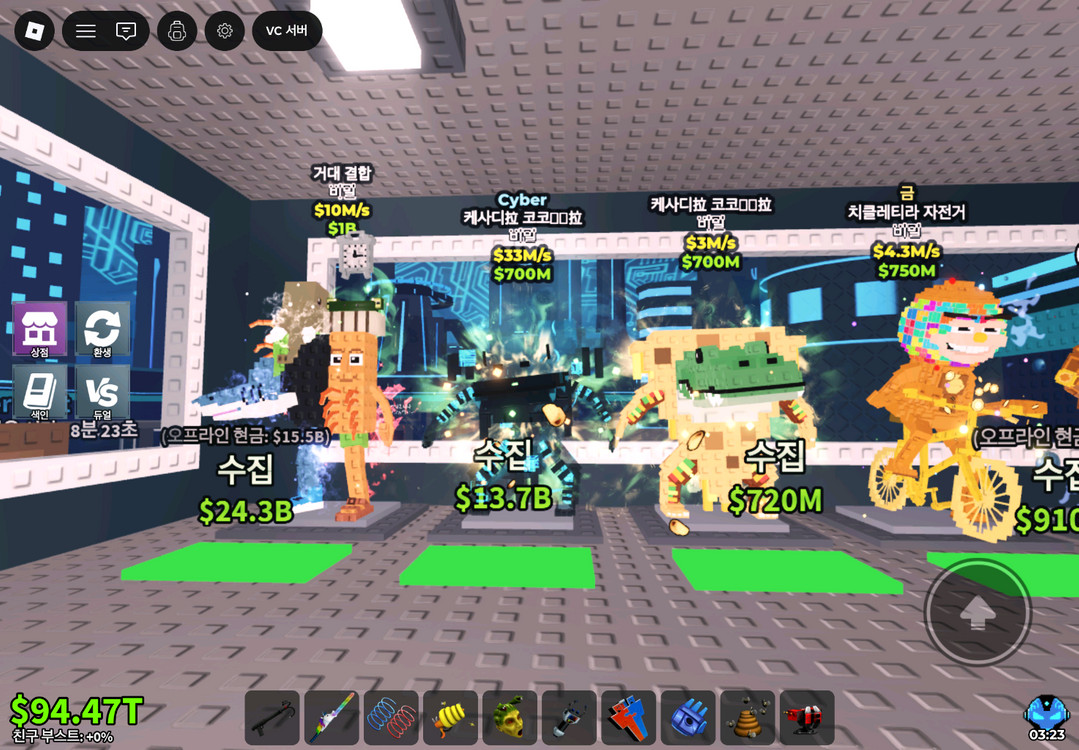Viewport: 1079px width, 750px height.
Task: Open the chat bubble icon
Action: [x=126, y=31]
